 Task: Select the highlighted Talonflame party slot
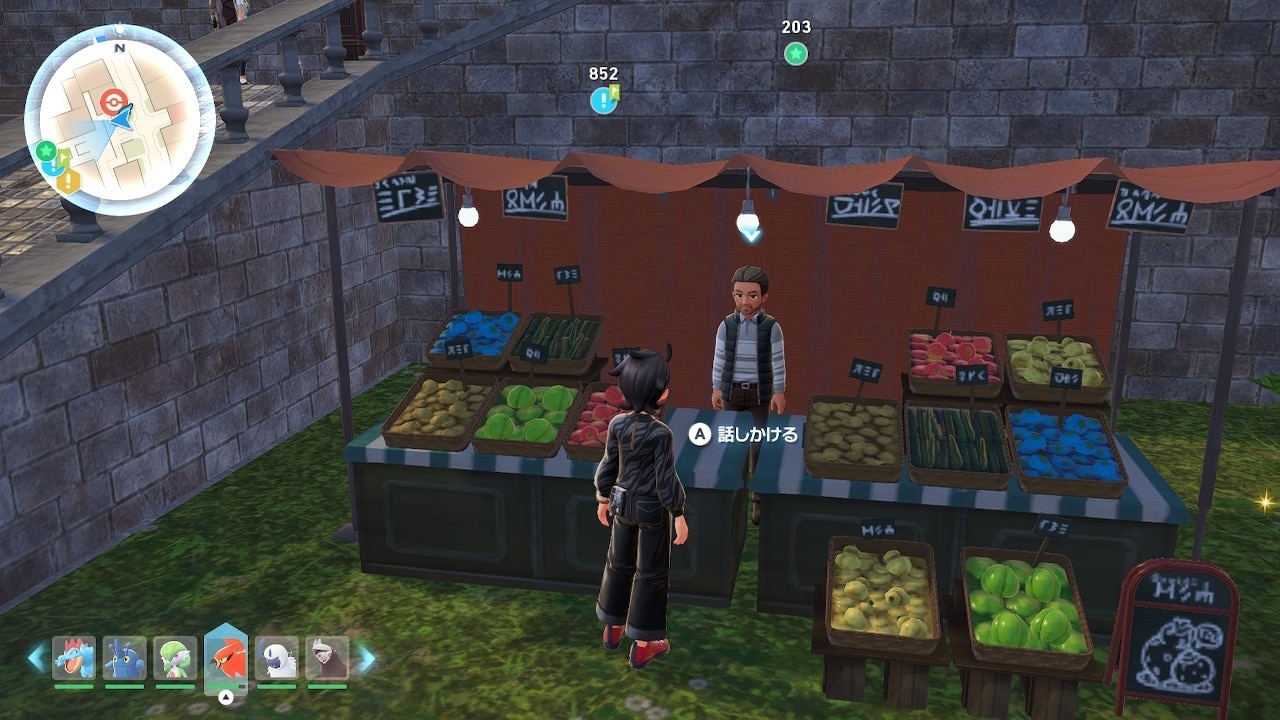pos(226,656)
